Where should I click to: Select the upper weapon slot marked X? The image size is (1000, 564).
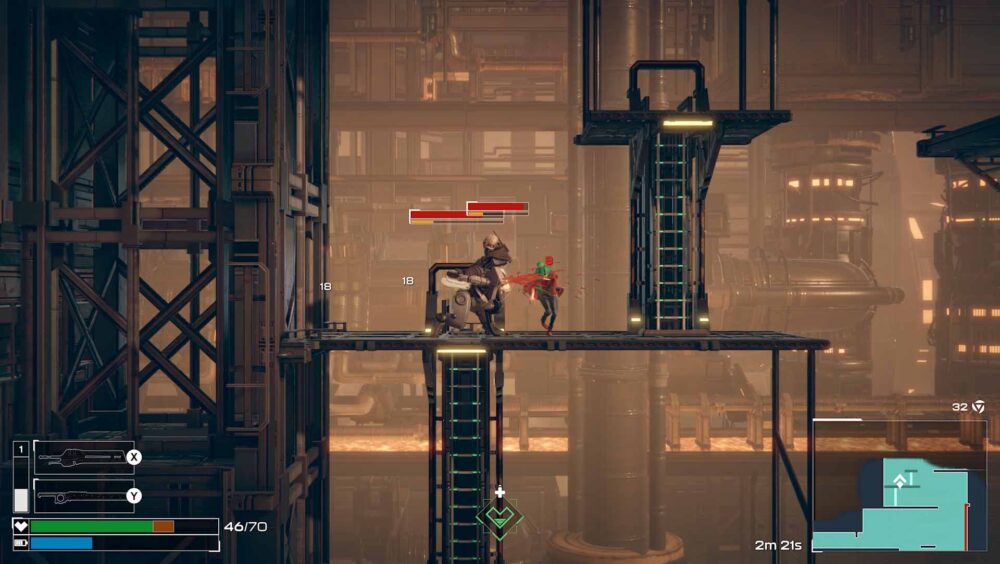[x=85, y=457]
